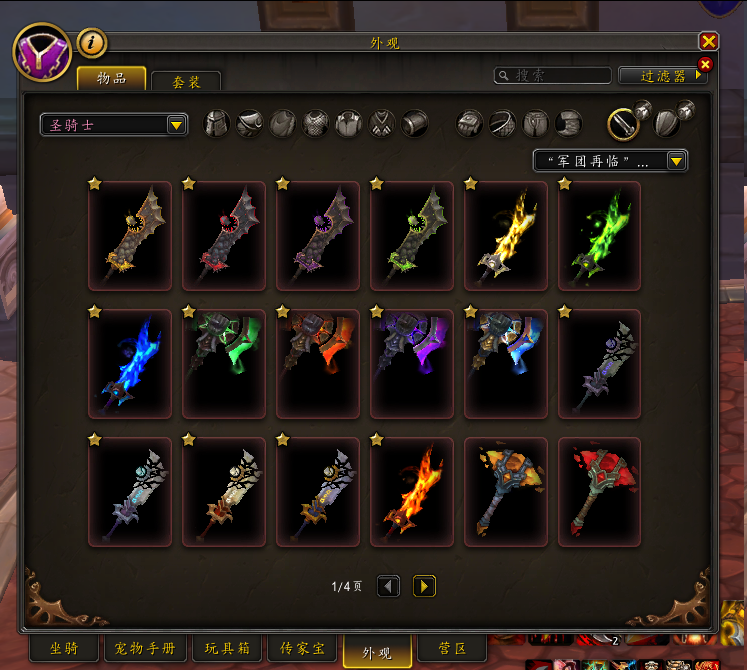Go to the previous appearance page

point(389,586)
